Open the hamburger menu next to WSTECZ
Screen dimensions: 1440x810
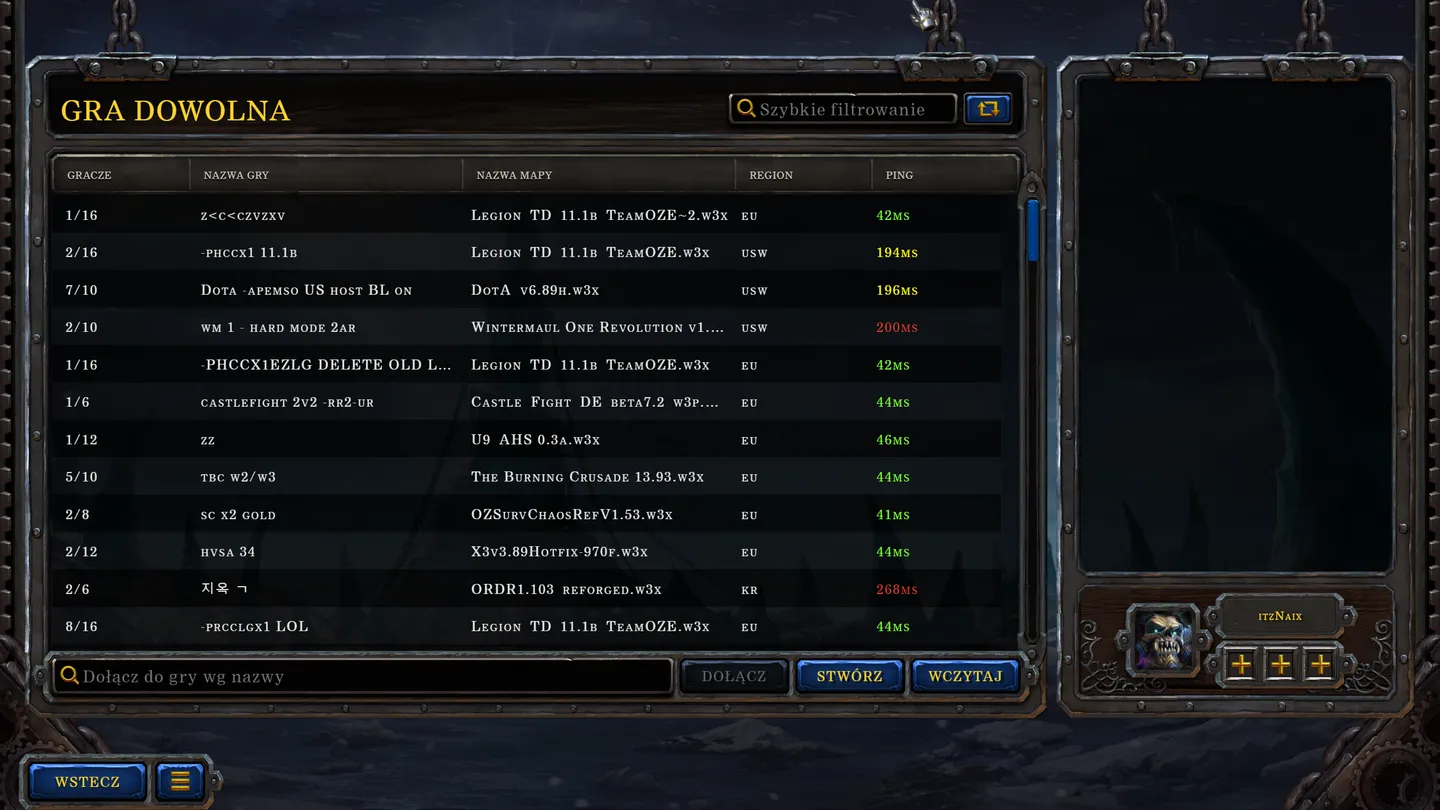(178, 781)
